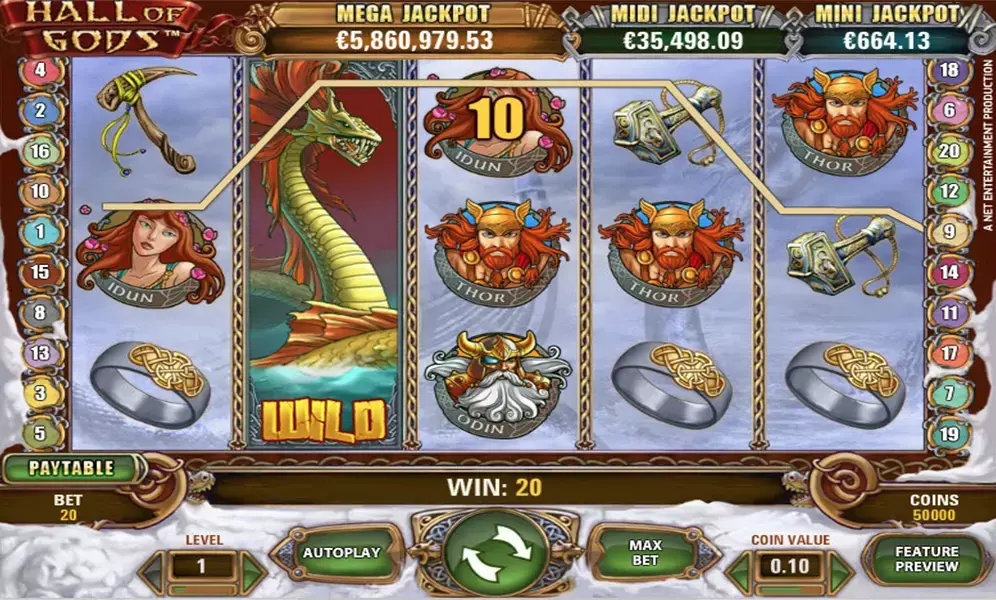Choose payline number 16
Image resolution: width=996 pixels, height=600 pixels.
tap(41, 152)
